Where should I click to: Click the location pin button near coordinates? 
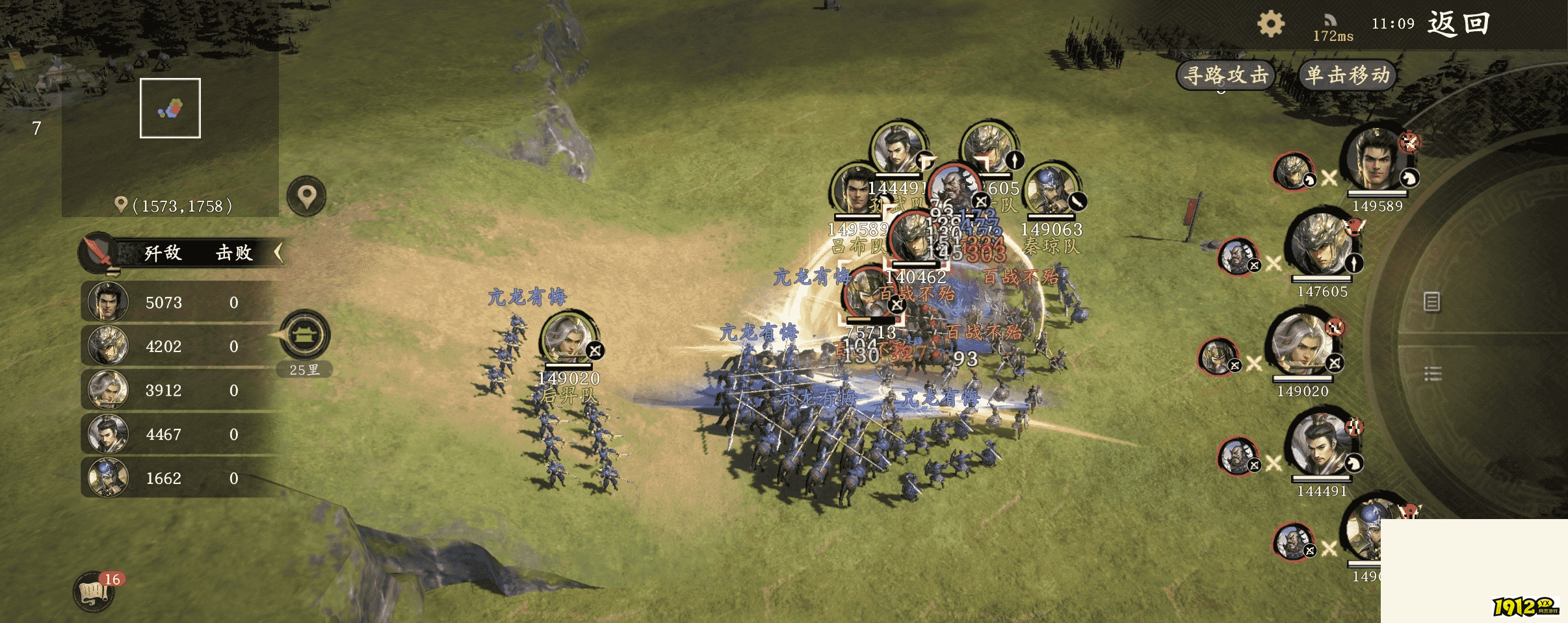click(307, 196)
